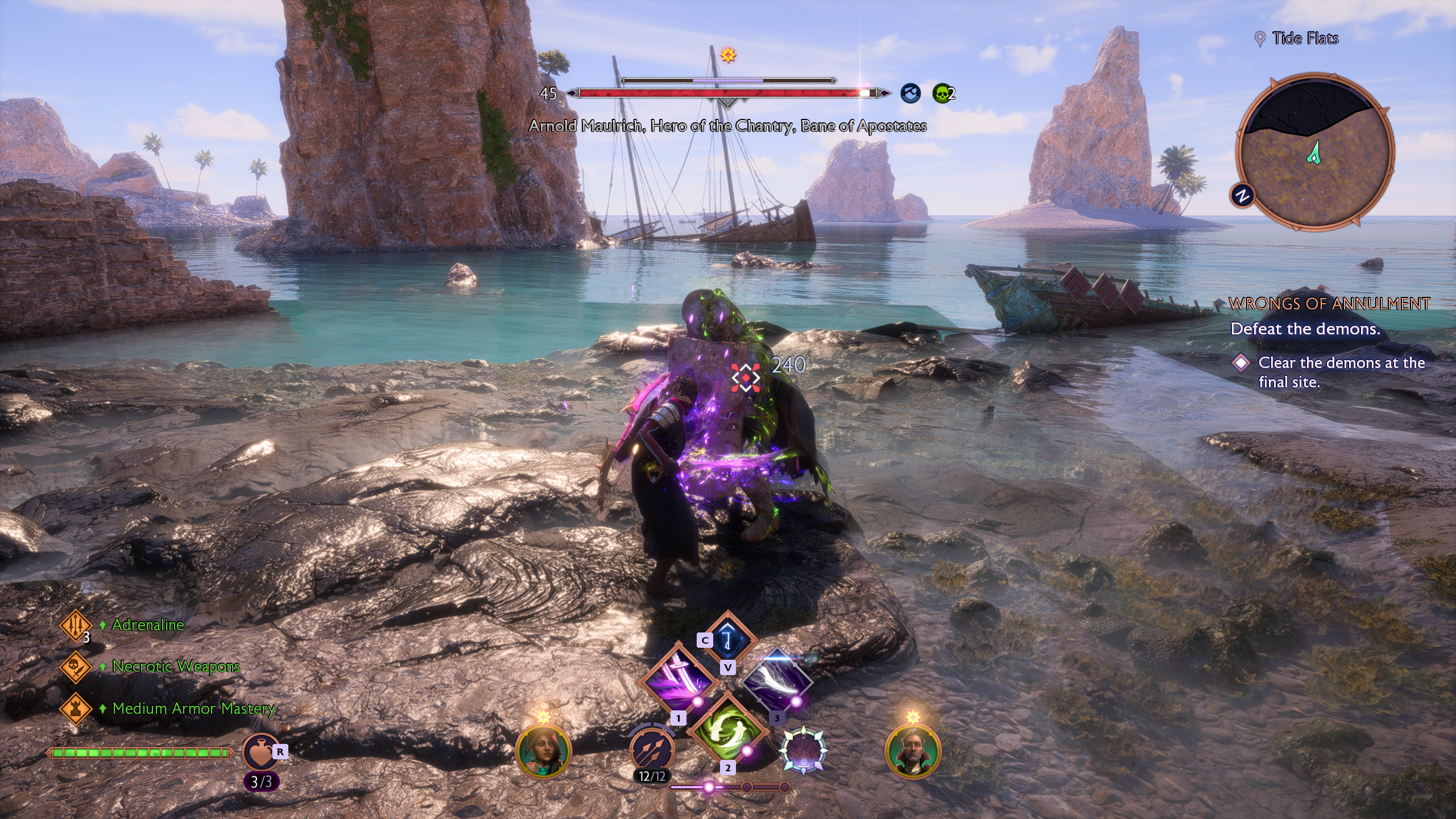Click the green skull status effect on the boss
1456x819 pixels.
click(942, 93)
